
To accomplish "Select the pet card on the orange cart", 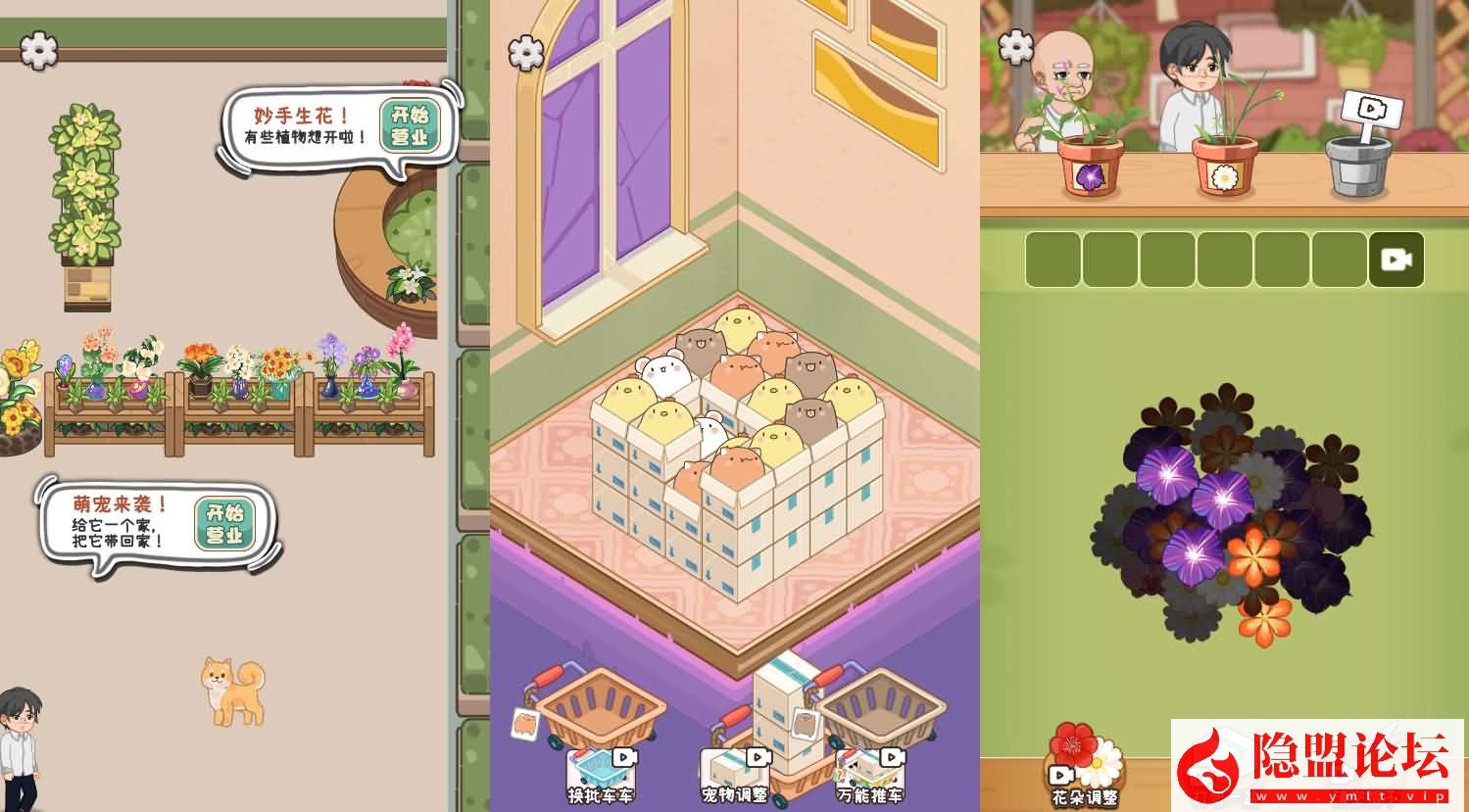I will click(x=527, y=722).
